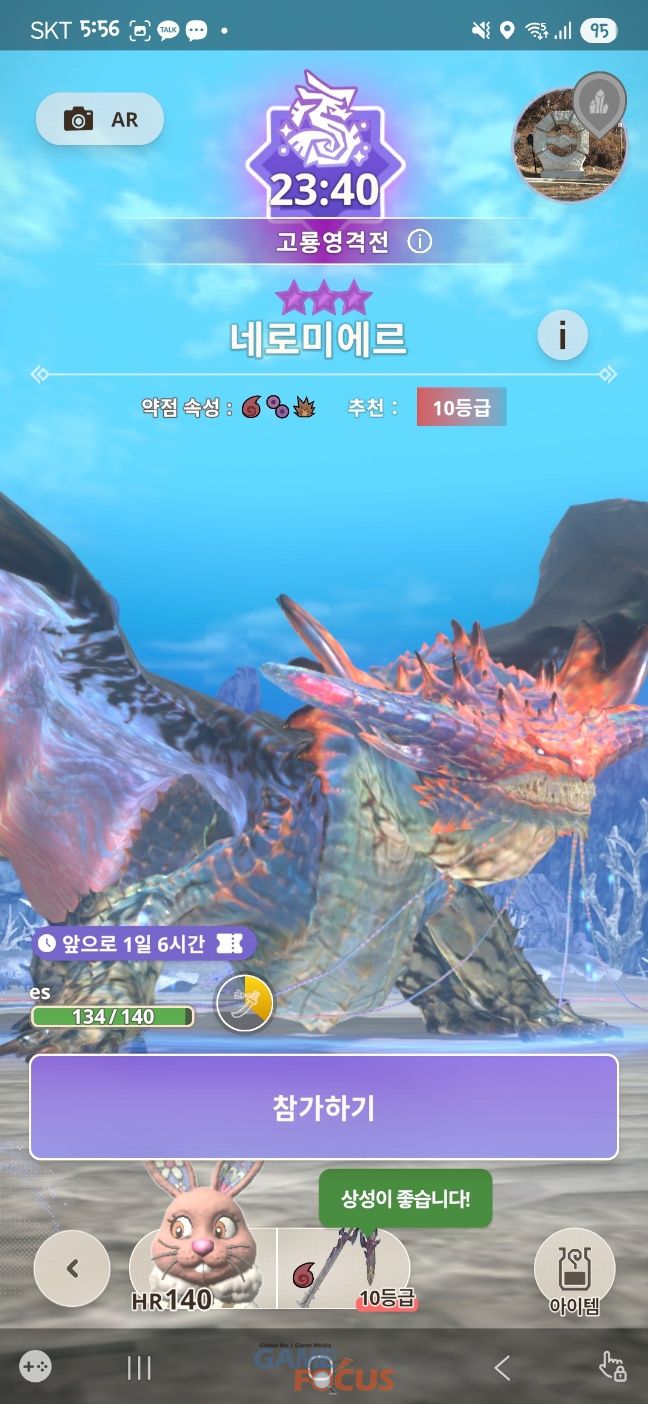Tap the 참가하기 button to join

pyautogui.click(x=324, y=1107)
